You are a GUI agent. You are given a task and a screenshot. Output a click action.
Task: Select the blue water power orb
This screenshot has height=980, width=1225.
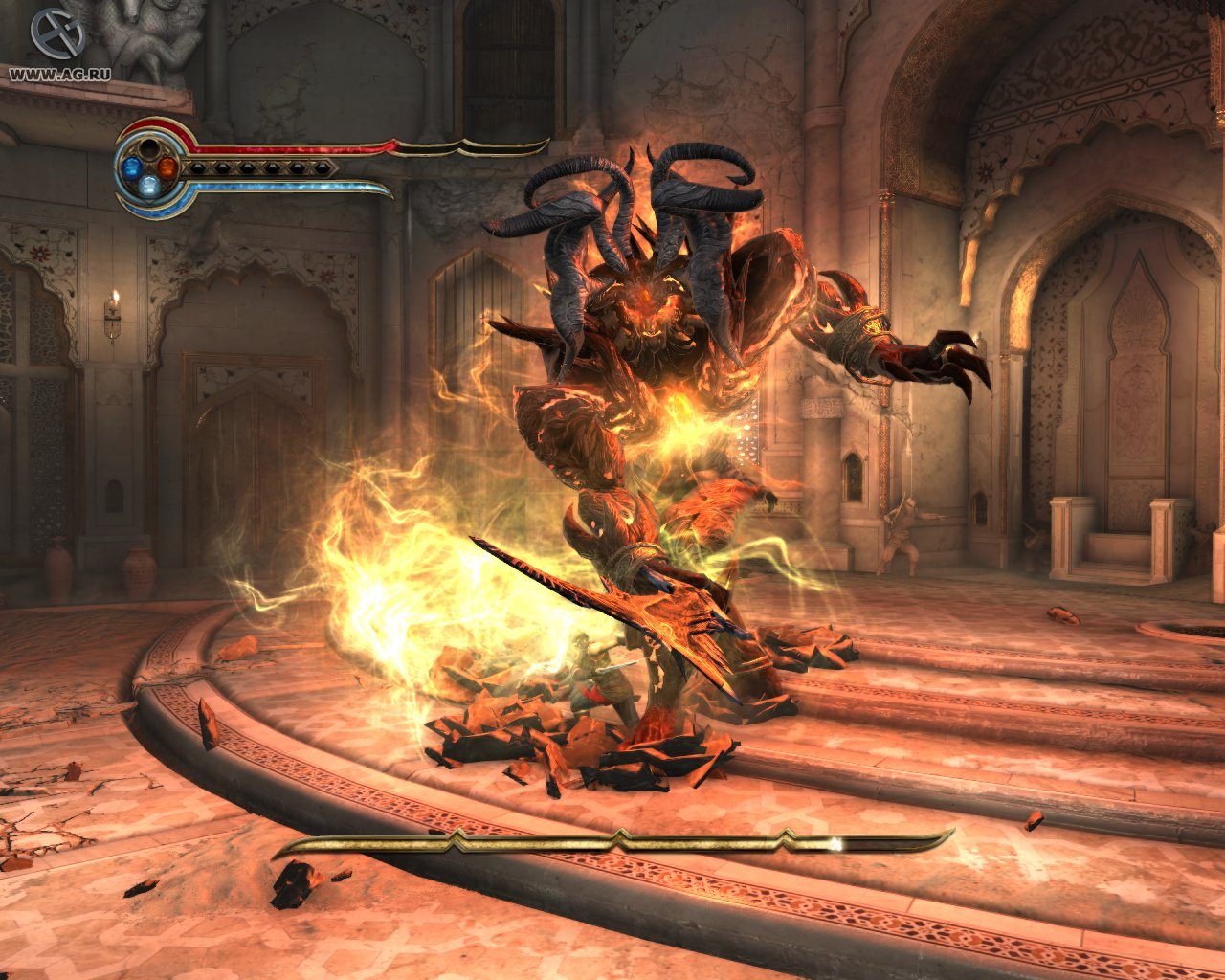coord(133,168)
